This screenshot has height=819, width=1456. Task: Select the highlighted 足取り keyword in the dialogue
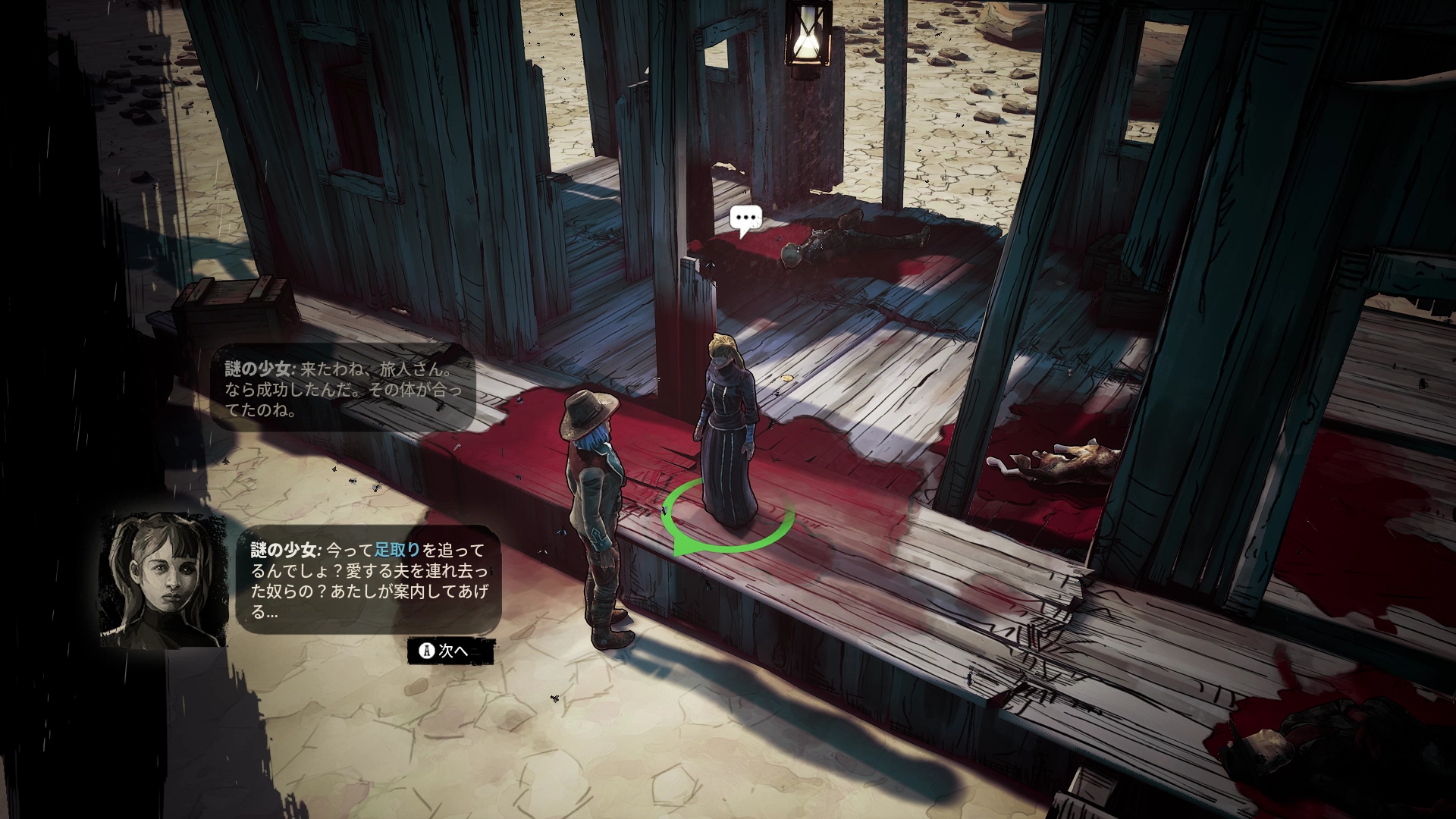click(397, 550)
